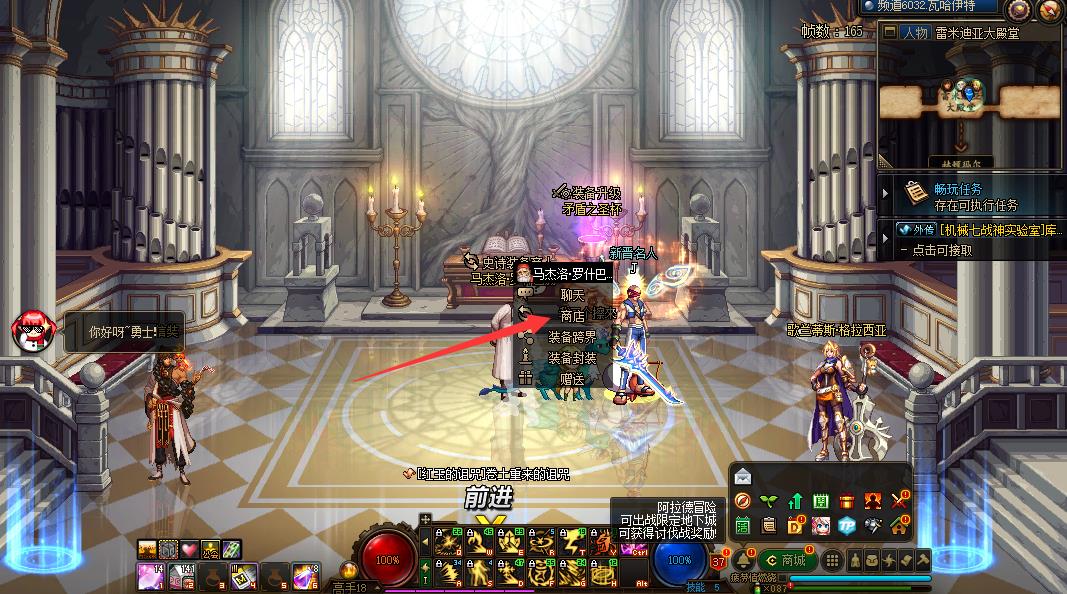Image resolution: width=1067 pixels, height=594 pixels.
Task: Choose 赠送 in the NPC menu
Action: 572,379
